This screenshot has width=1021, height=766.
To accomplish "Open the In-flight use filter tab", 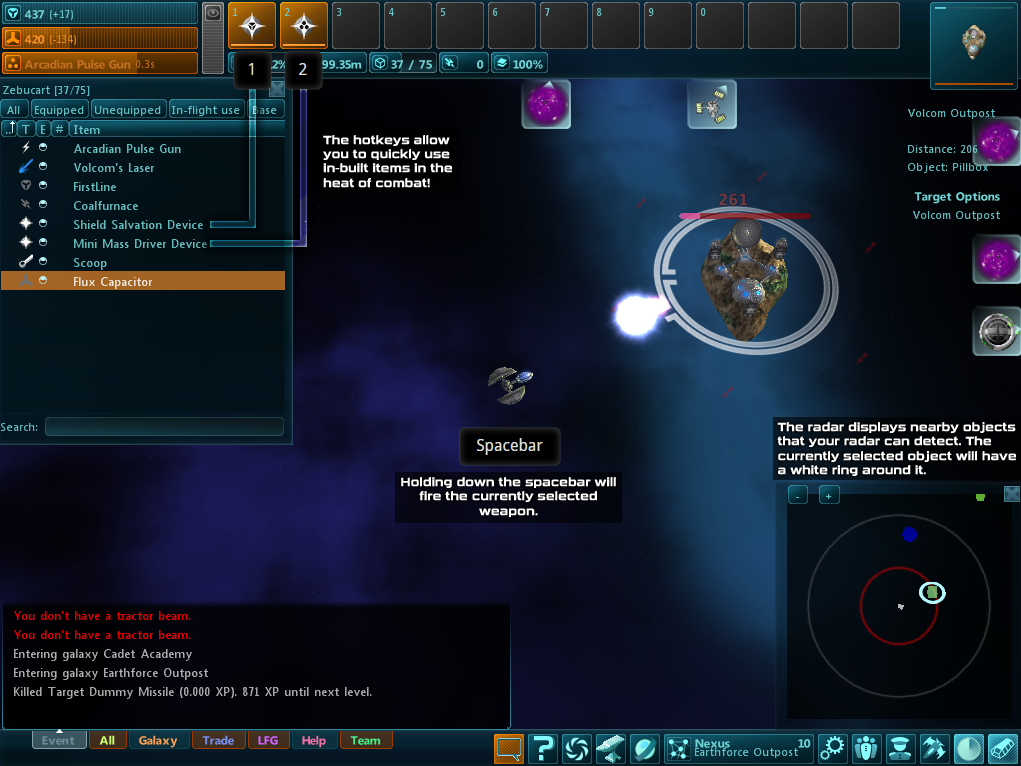I will [x=205, y=110].
